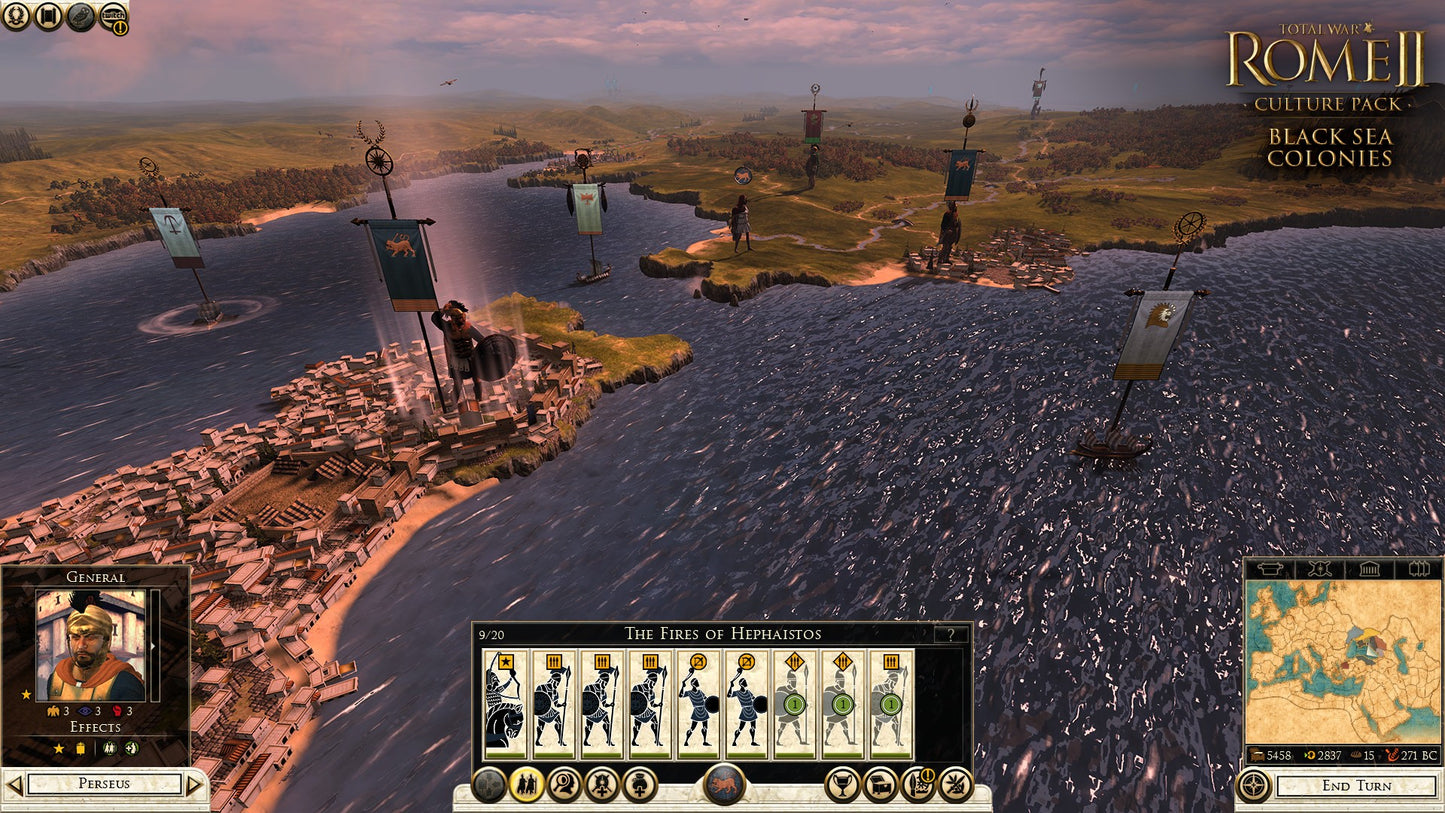The width and height of the screenshot is (1445, 813).
Task: Open the scroll icon menu
Action: click(48, 16)
